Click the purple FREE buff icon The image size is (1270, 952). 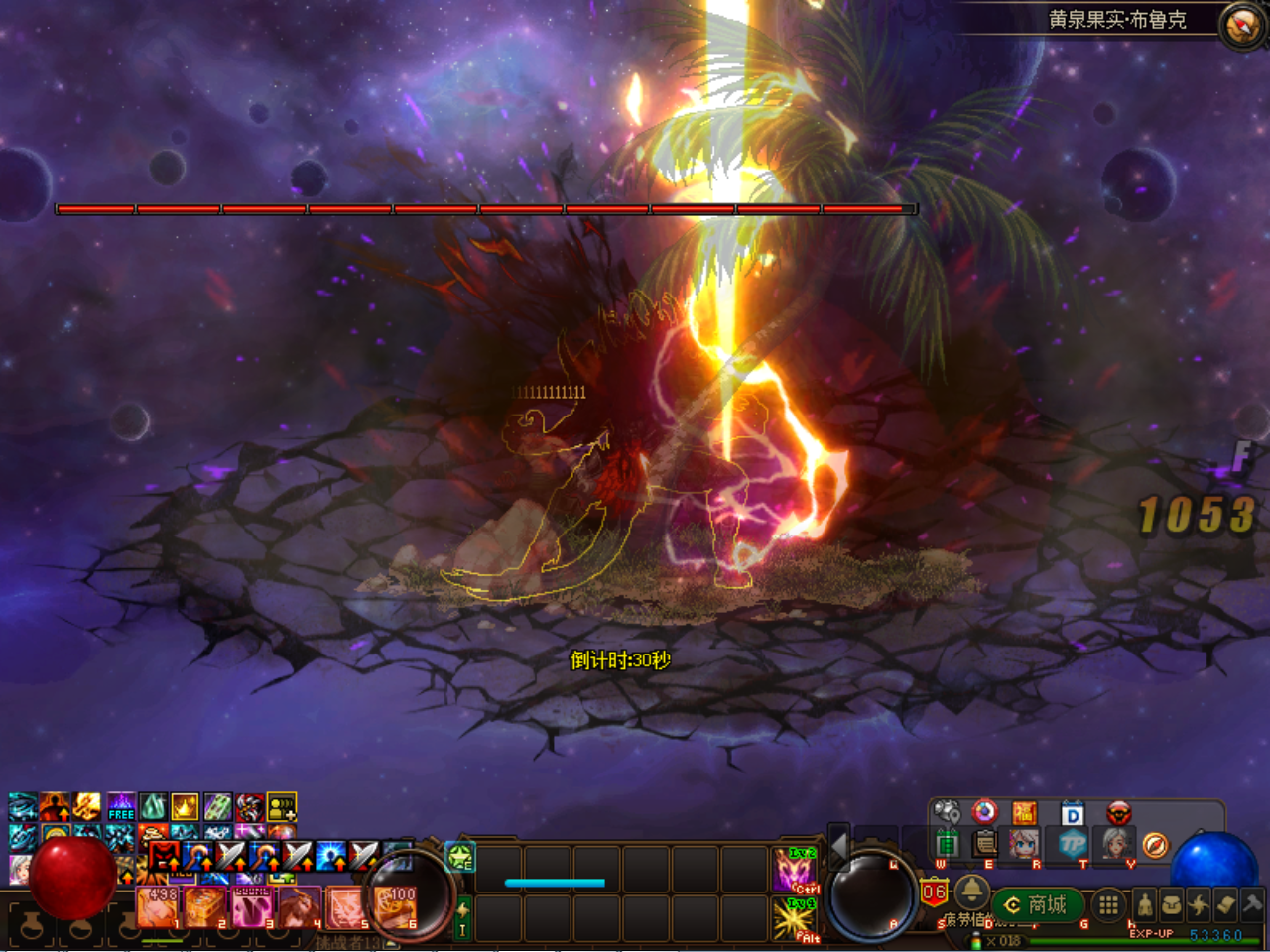coord(121,806)
